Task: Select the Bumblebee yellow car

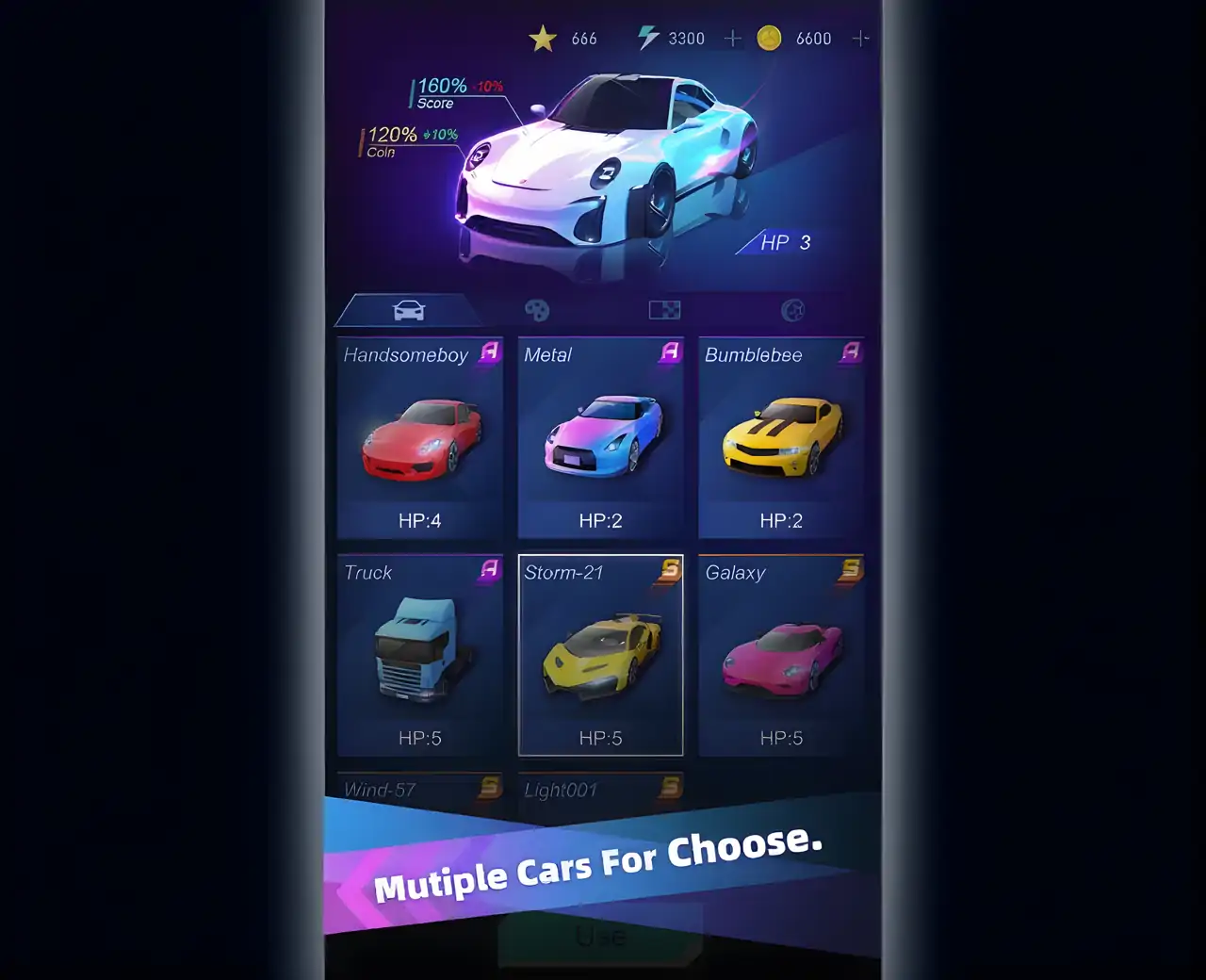Action: click(782, 438)
